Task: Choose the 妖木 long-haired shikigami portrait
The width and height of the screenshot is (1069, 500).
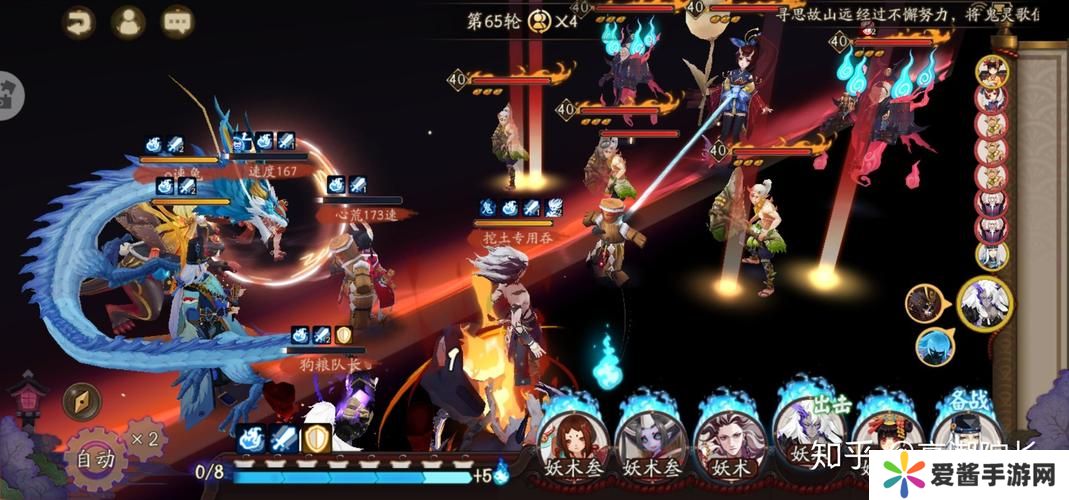Action: pyautogui.click(x=728, y=434)
